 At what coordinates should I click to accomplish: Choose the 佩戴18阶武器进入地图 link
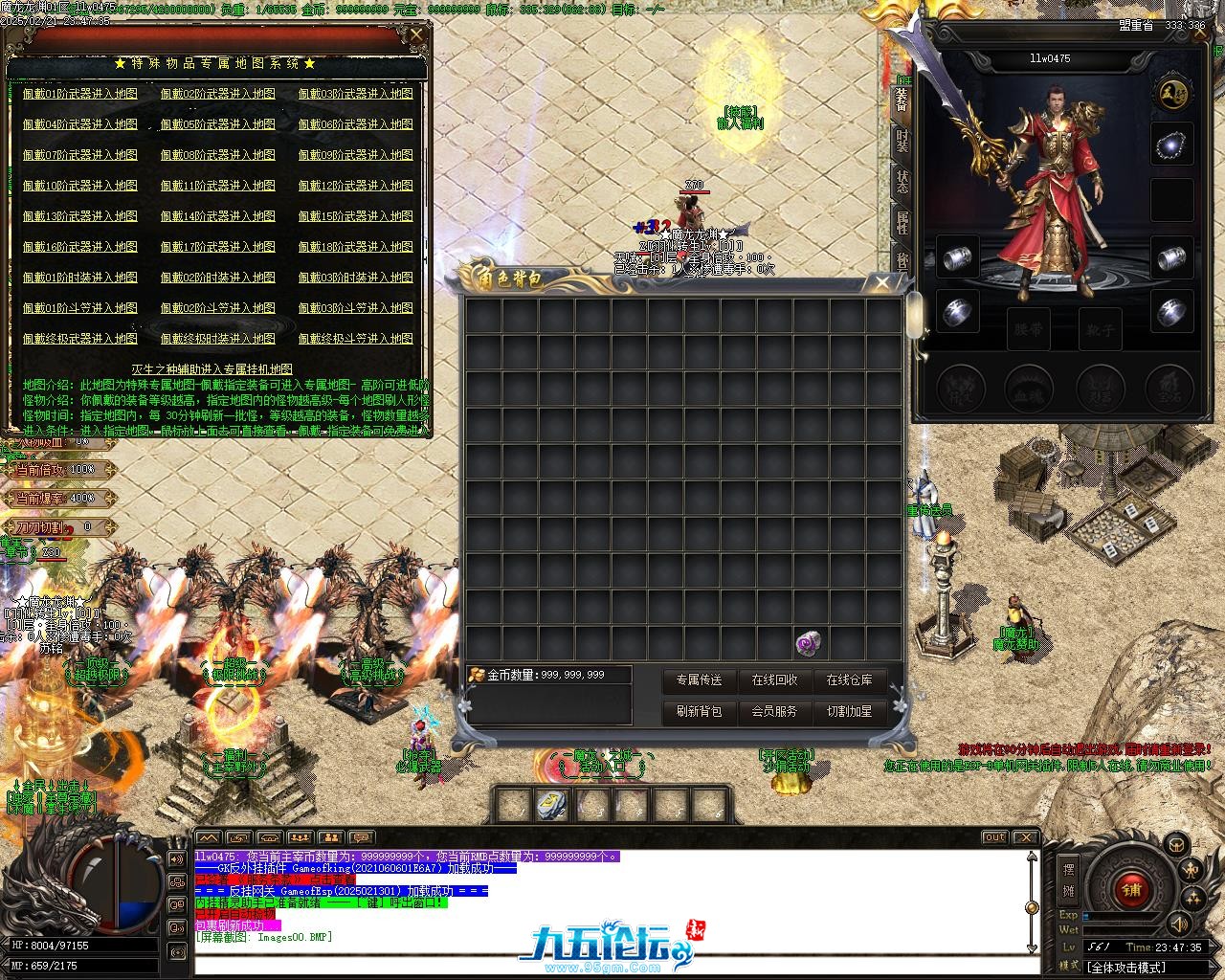[x=356, y=247]
